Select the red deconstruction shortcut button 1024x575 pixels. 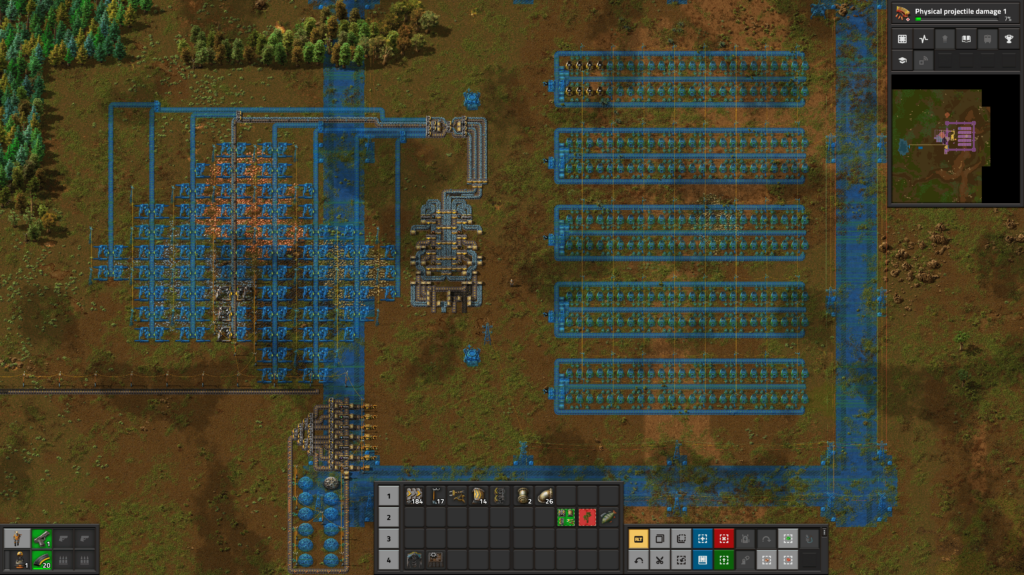coord(723,539)
